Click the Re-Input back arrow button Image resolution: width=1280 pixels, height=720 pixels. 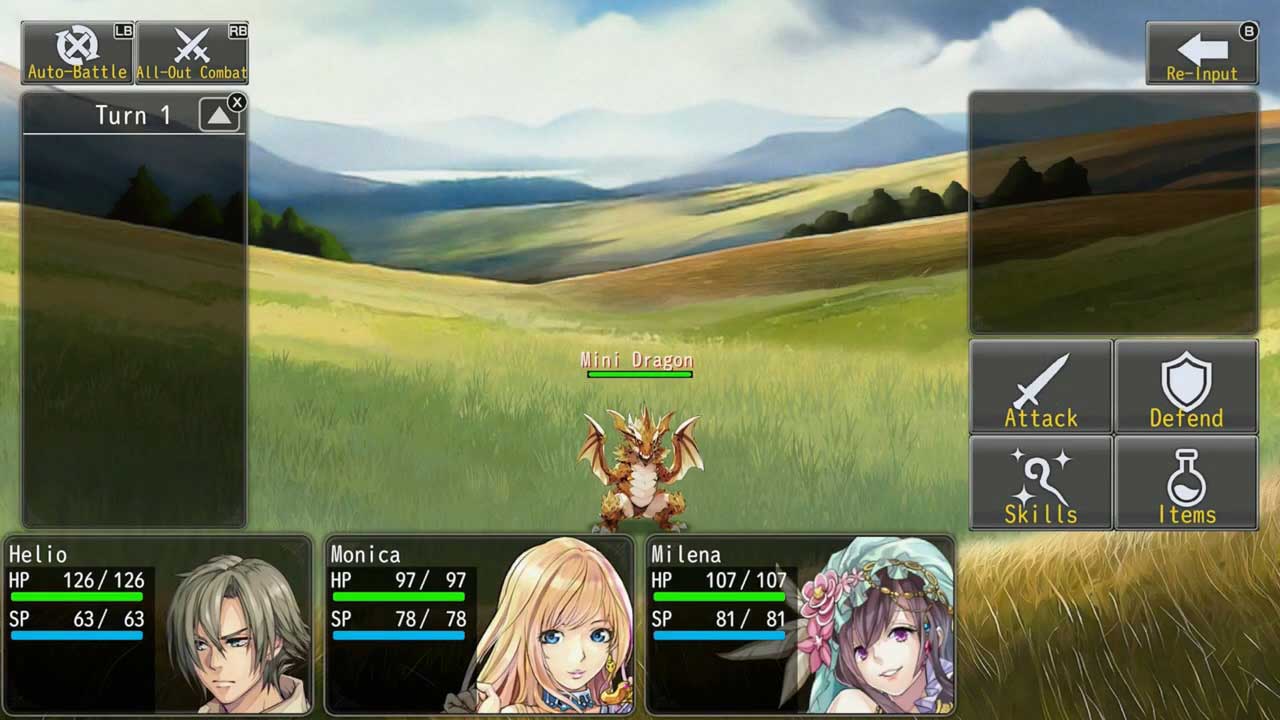tap(1201, 54)
